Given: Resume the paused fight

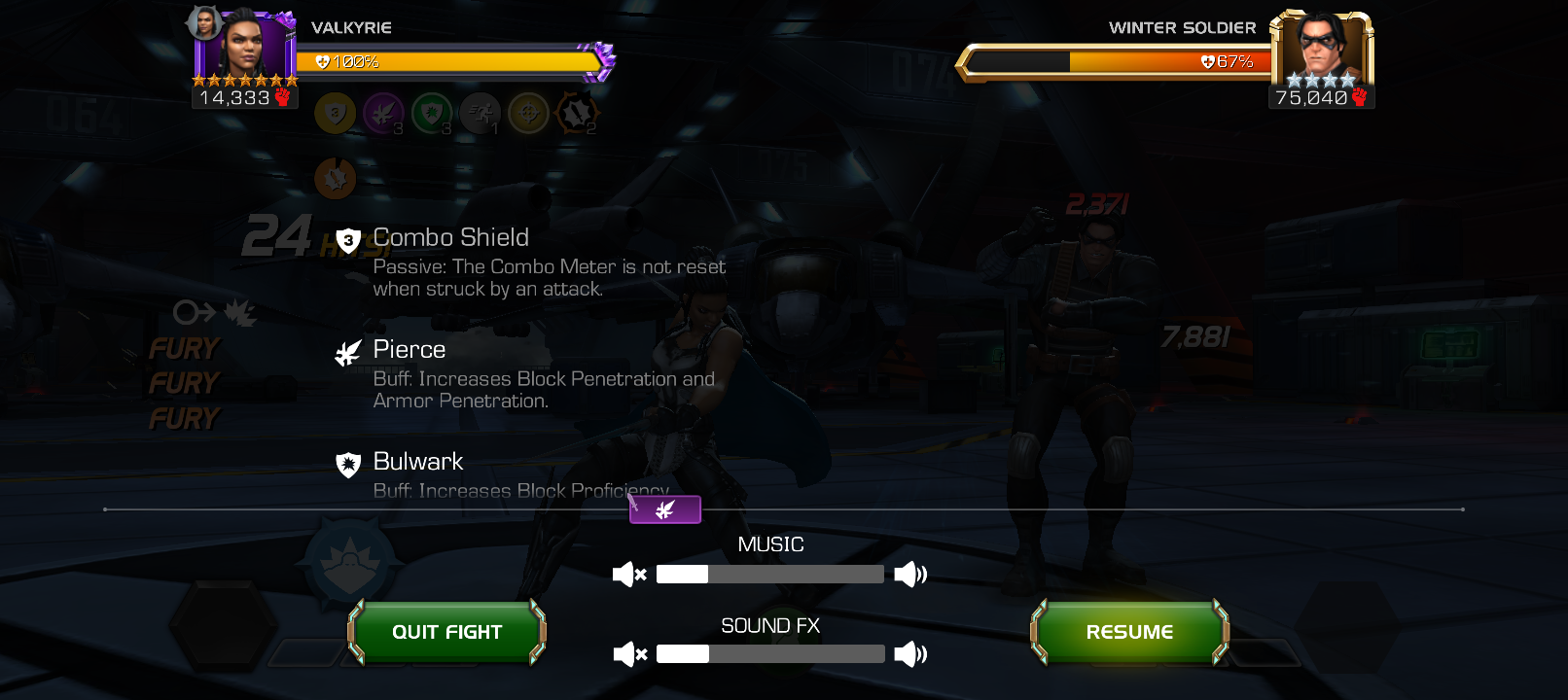Looking at the screenshot, I should point(1129,632).
